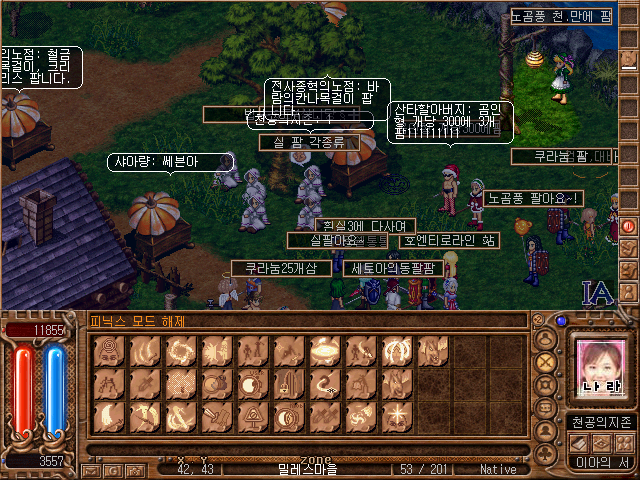Open the 이아의 서 book label
This screenshot has height=480, width=640.
pyautogui.click(x=602, y=462)
